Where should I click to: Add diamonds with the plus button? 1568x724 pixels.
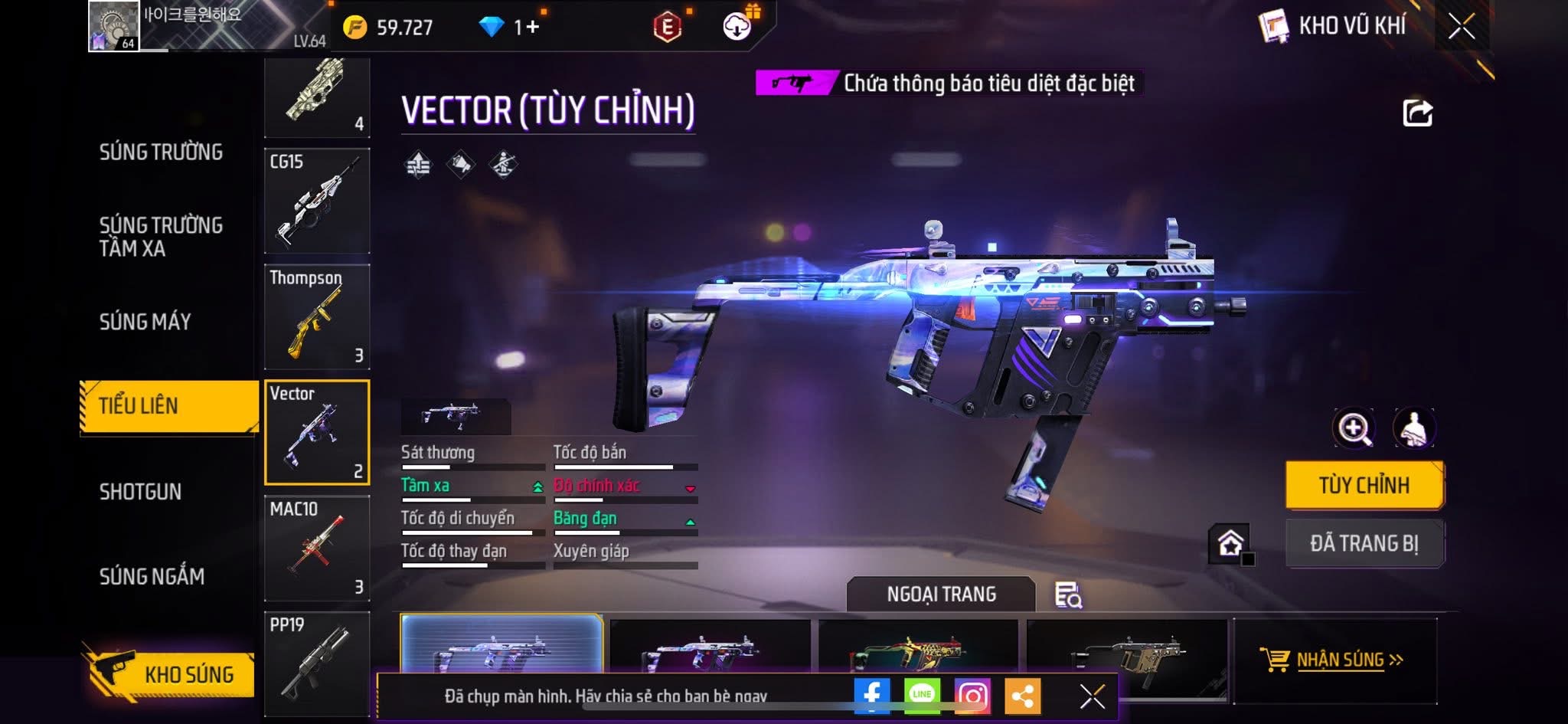point(533,28)
